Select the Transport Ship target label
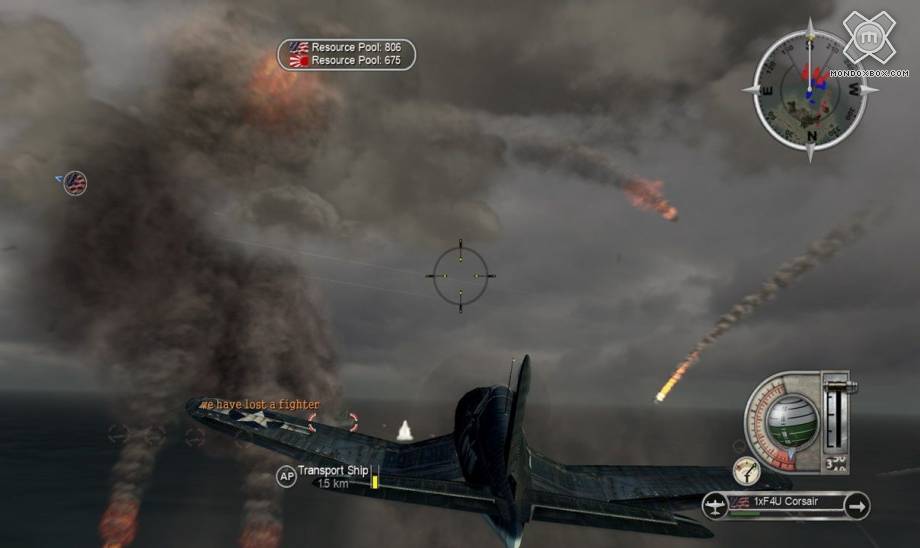The height and width of the screenshot is (548, 920). click(334, 471)
